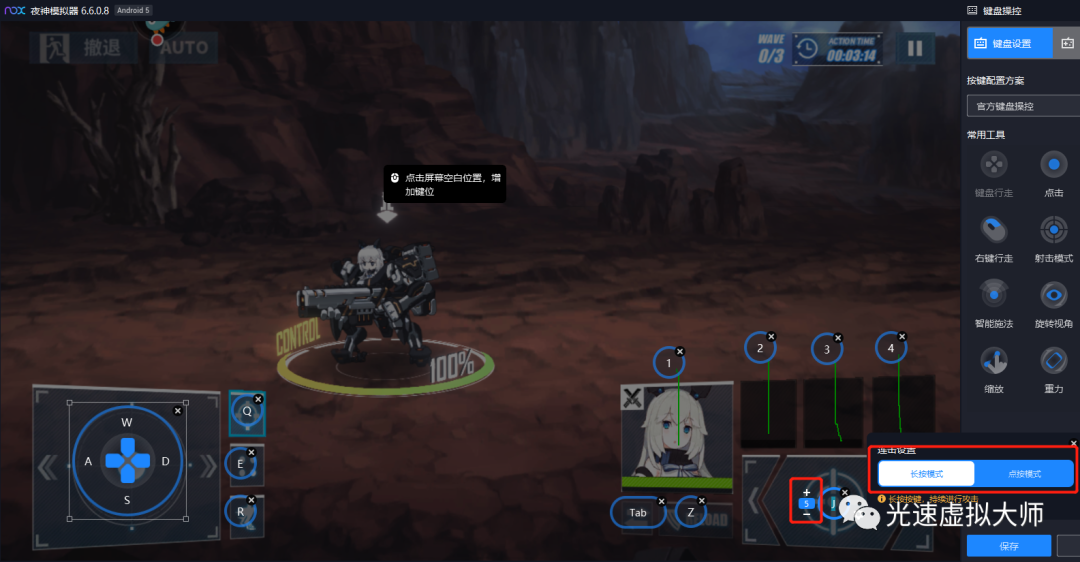Select the white-haired girl character portrait

coord(676,431)
